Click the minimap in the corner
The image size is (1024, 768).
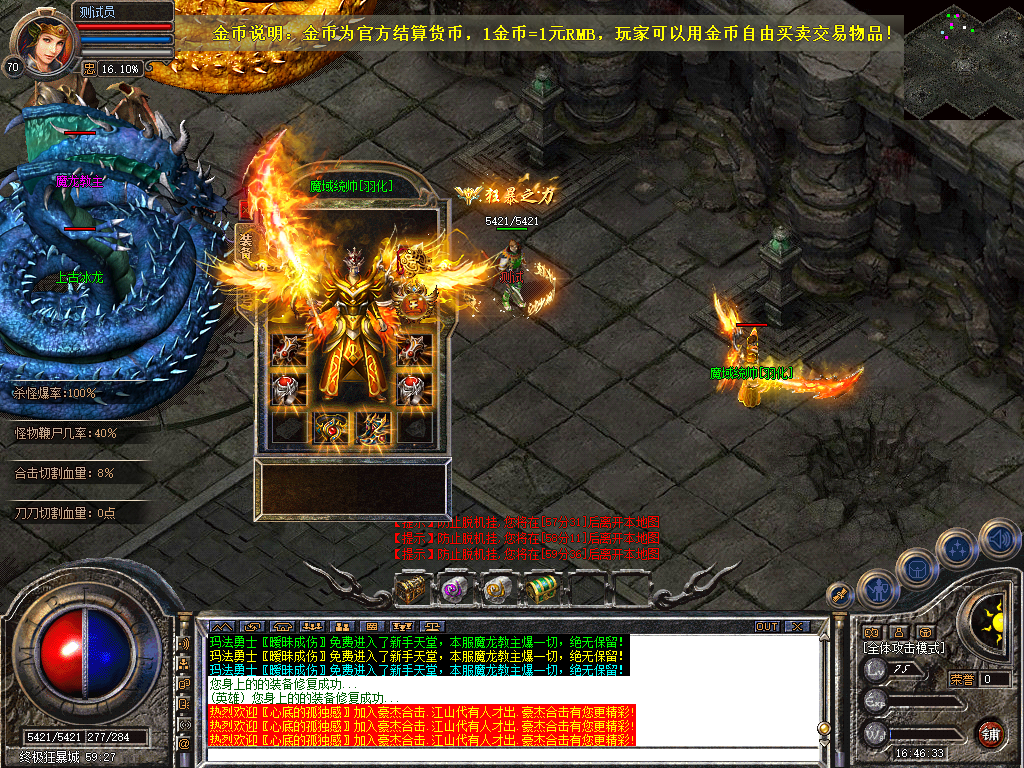click(x=963, y=60)
